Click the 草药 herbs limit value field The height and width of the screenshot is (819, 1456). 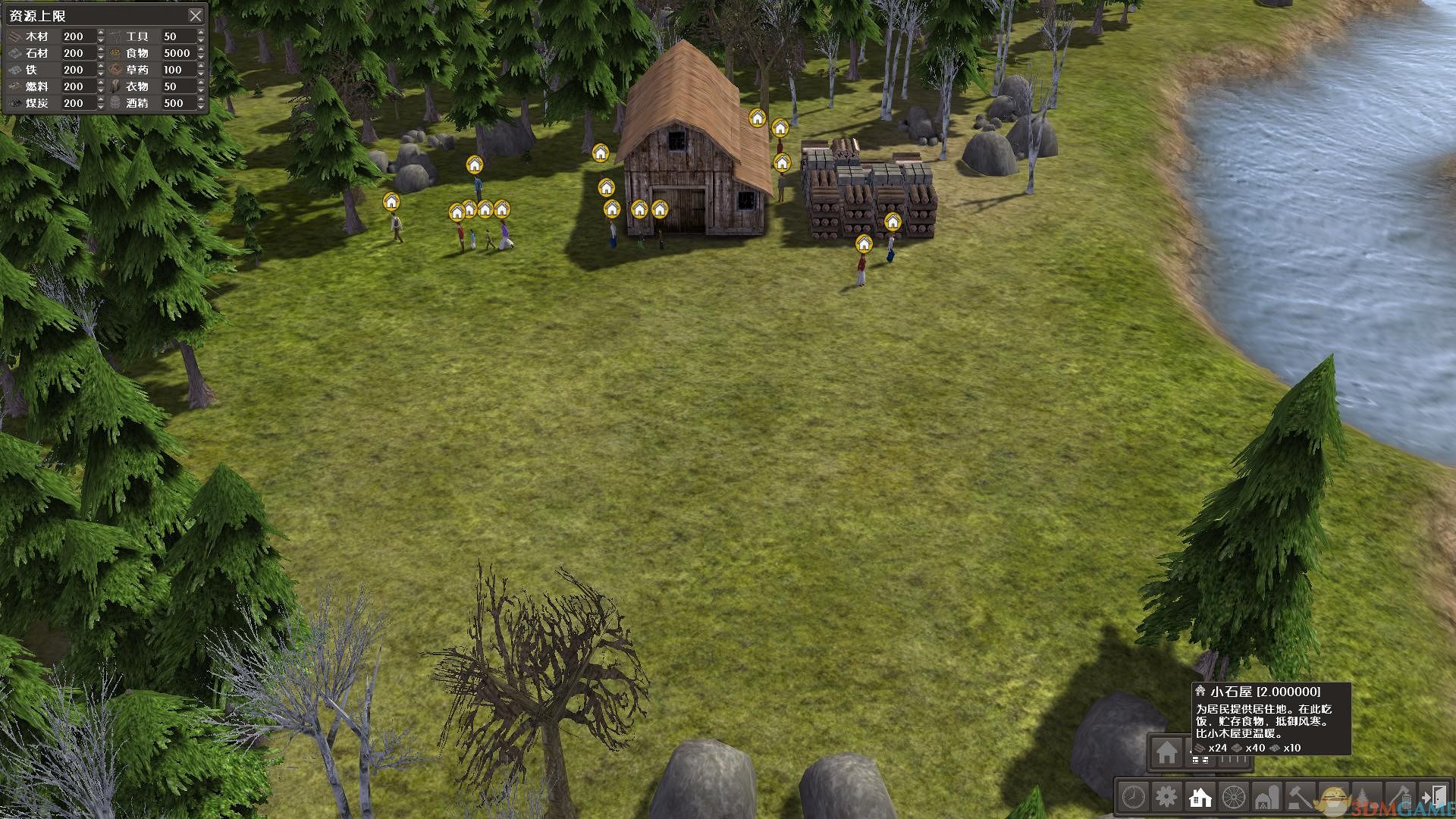coord(179,70)
